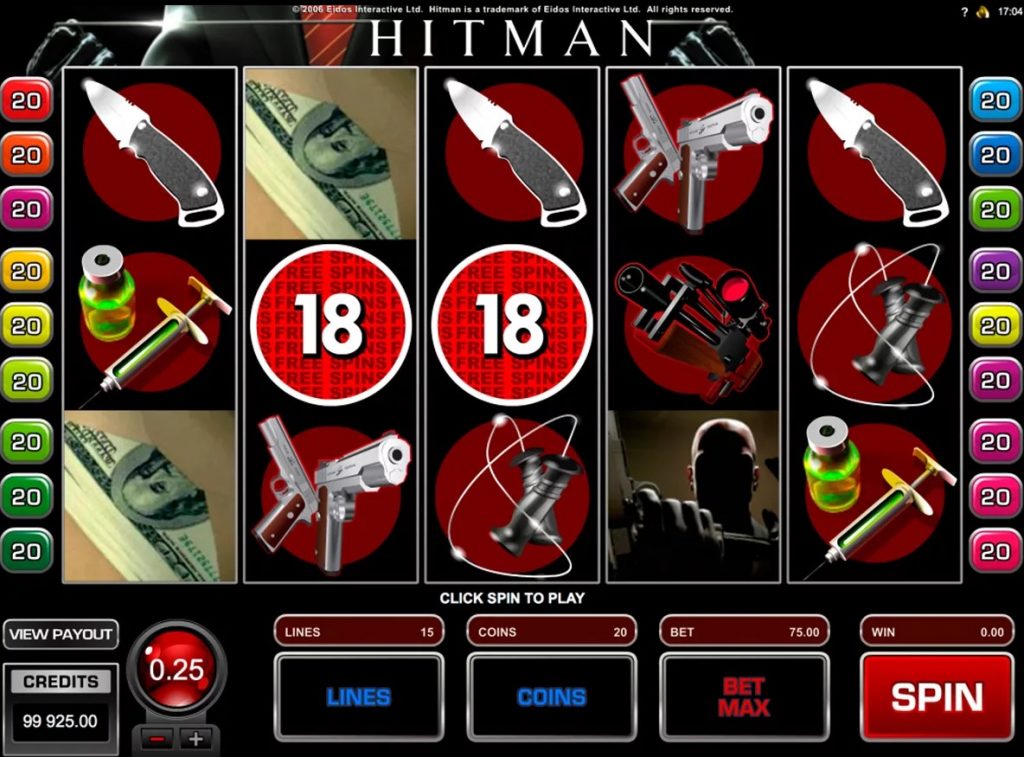Open help via the question mark icon
Image resolution: width=1024 pixels, height=757 pixels.
click(x=964, y=12)
